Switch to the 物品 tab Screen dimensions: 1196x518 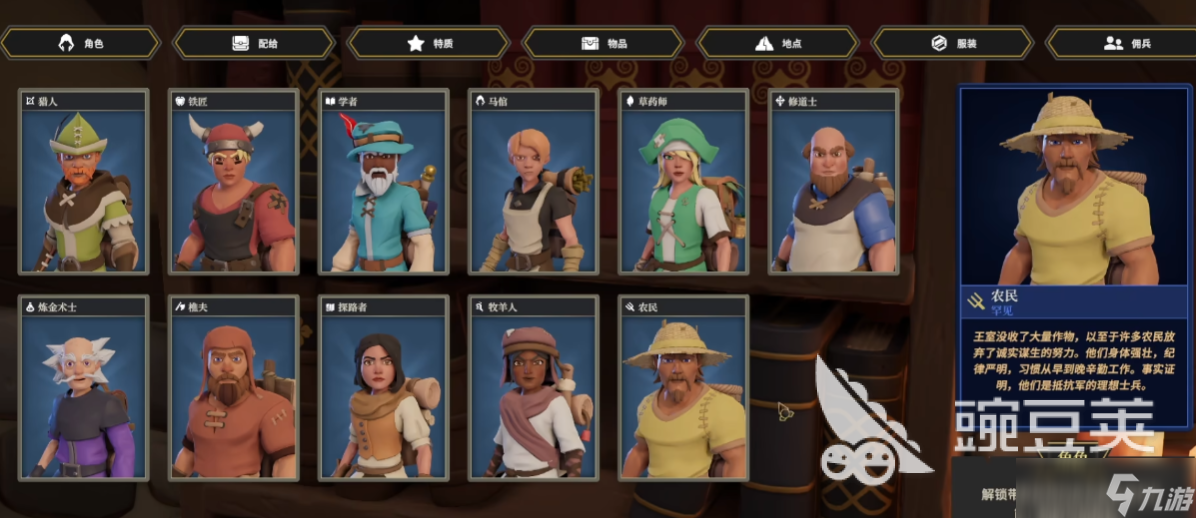[603, 43]
